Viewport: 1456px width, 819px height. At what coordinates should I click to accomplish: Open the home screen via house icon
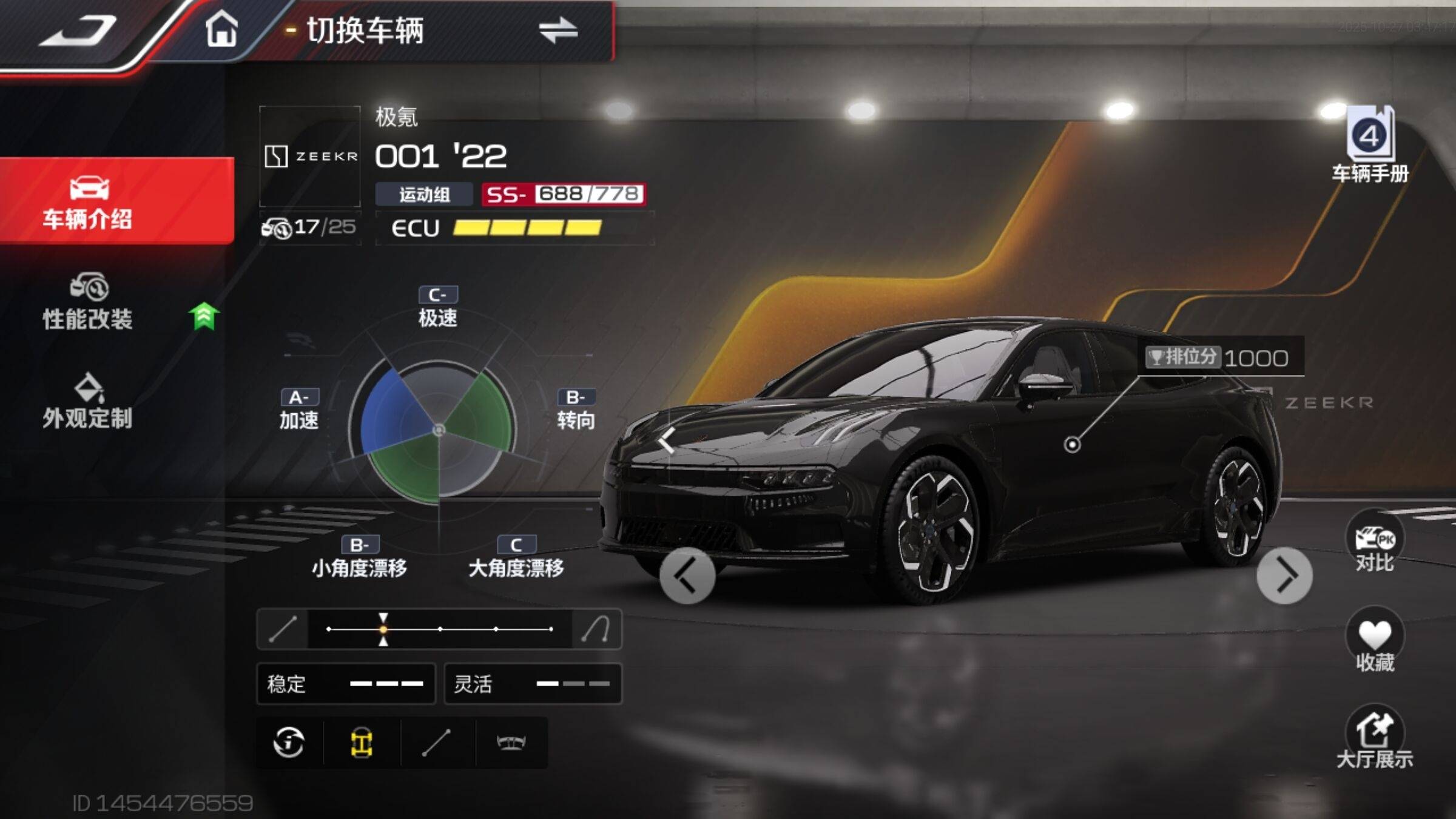(221, 30)
